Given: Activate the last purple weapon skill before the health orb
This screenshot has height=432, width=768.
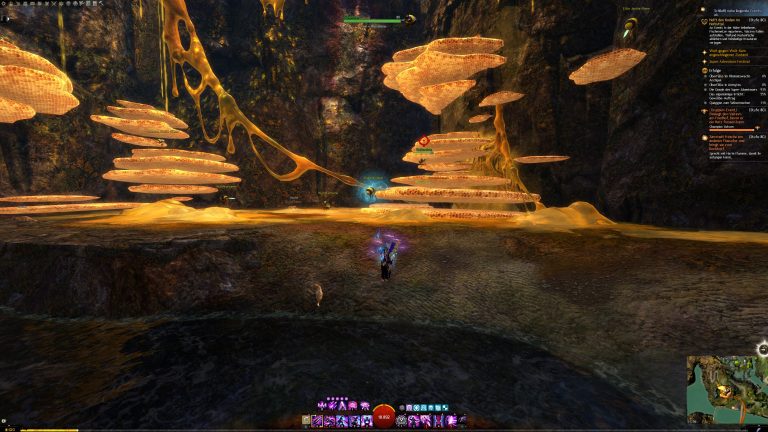Looking at the screenshot, I should pyautogui.click(x=367, y=421).
